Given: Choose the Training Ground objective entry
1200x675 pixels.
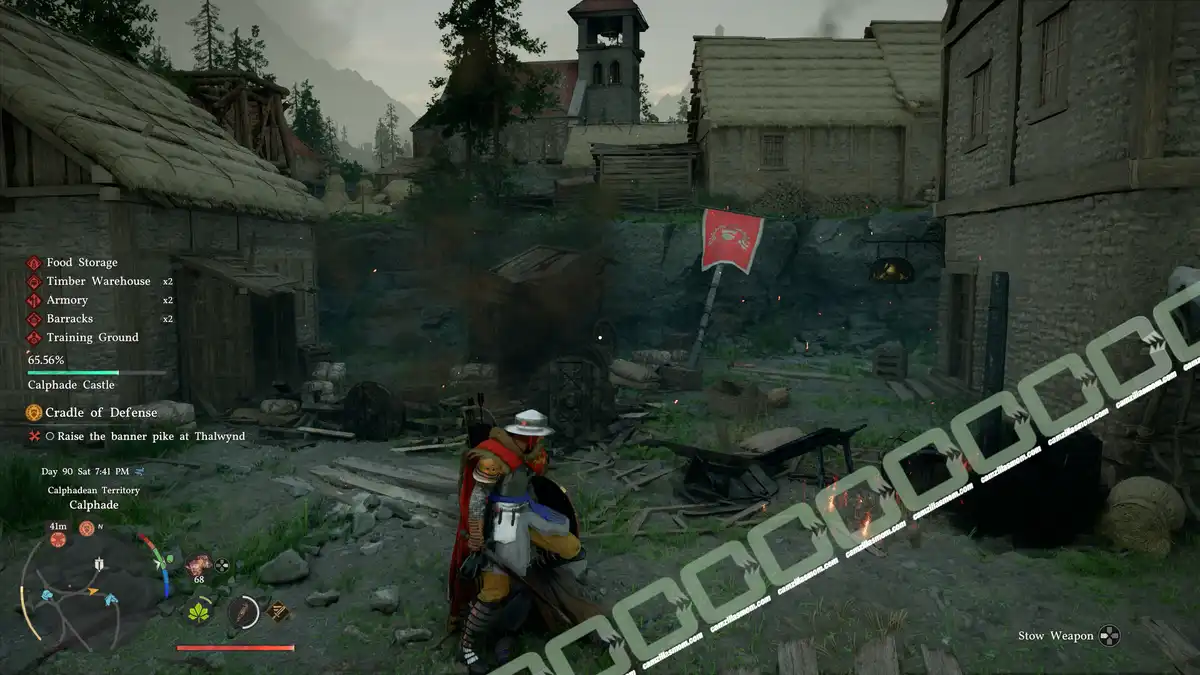Looking at the screenshot, I should [x=92, y=338].
